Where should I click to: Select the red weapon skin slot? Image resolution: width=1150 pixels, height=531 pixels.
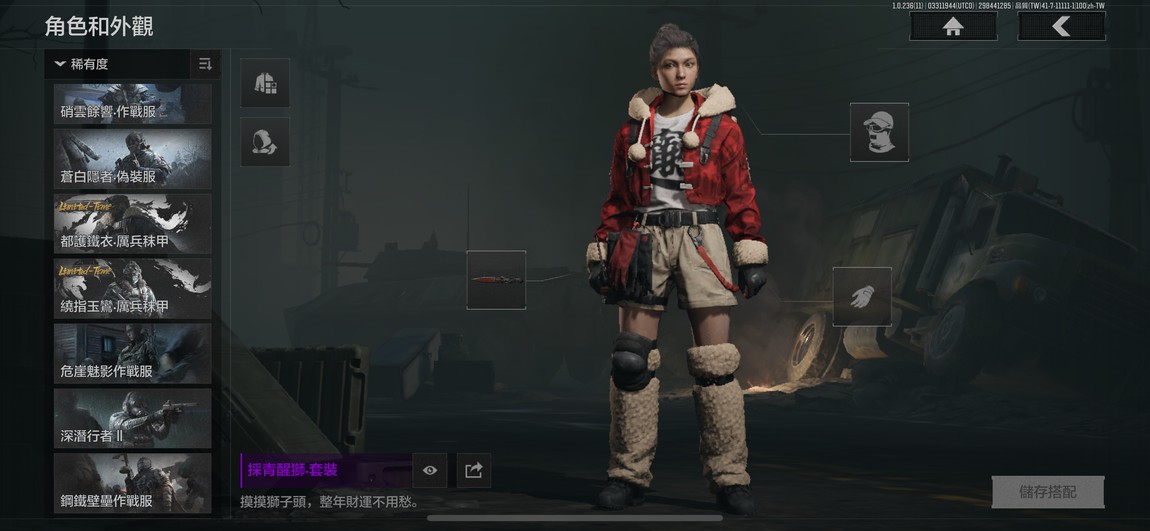click(x=496, y=280)
